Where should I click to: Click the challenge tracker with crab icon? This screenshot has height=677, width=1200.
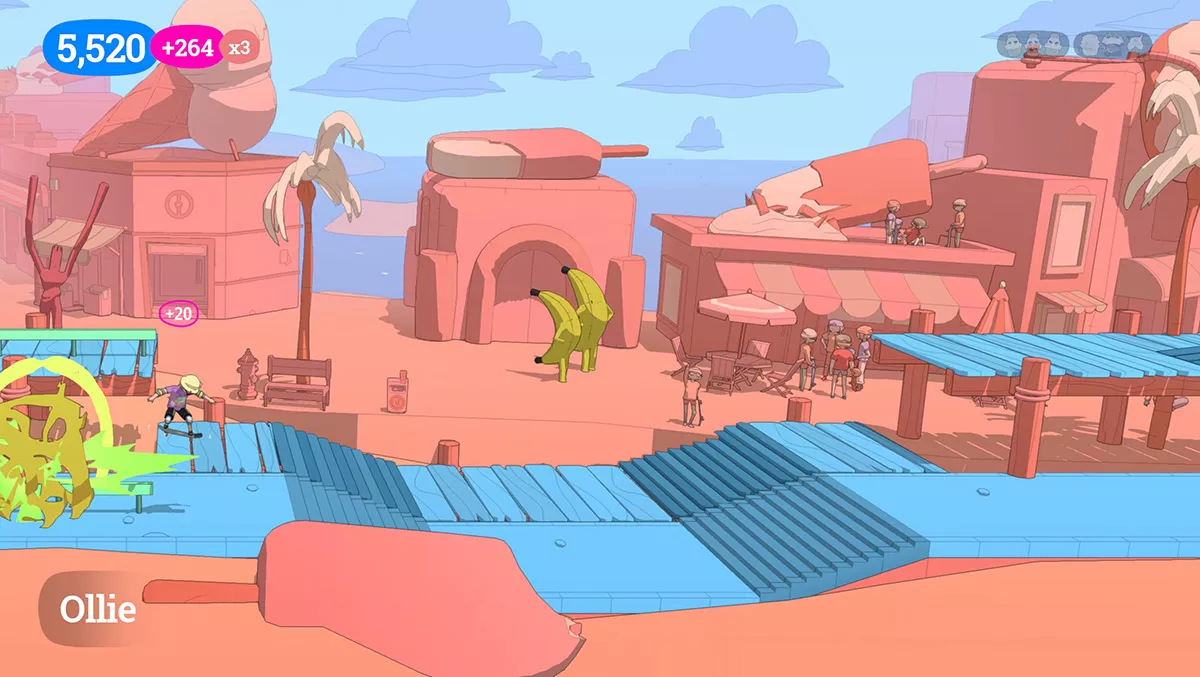pos(1113,44)
